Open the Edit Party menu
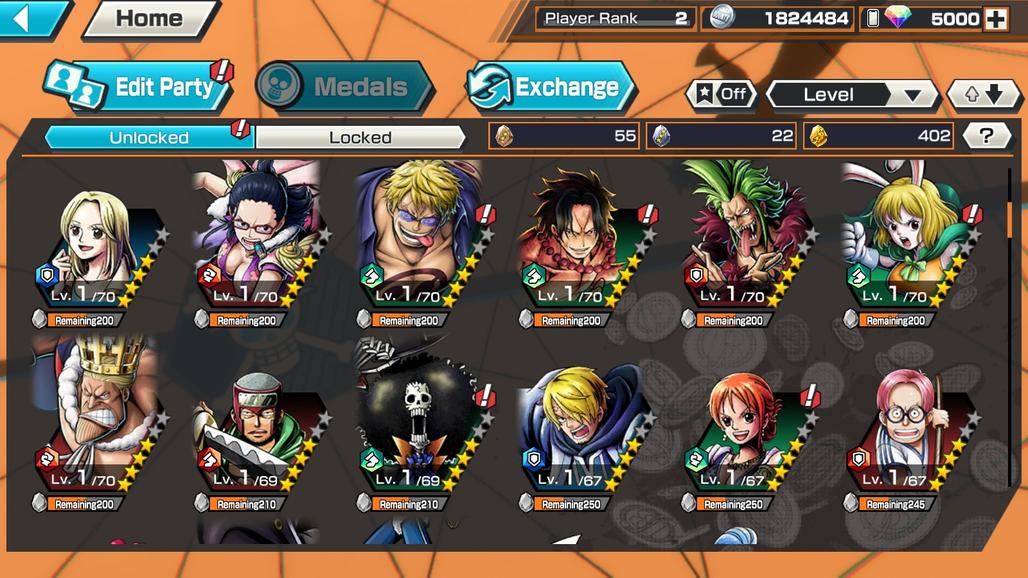The width and height of the screenshot is (1028, 578). (140, 87)
